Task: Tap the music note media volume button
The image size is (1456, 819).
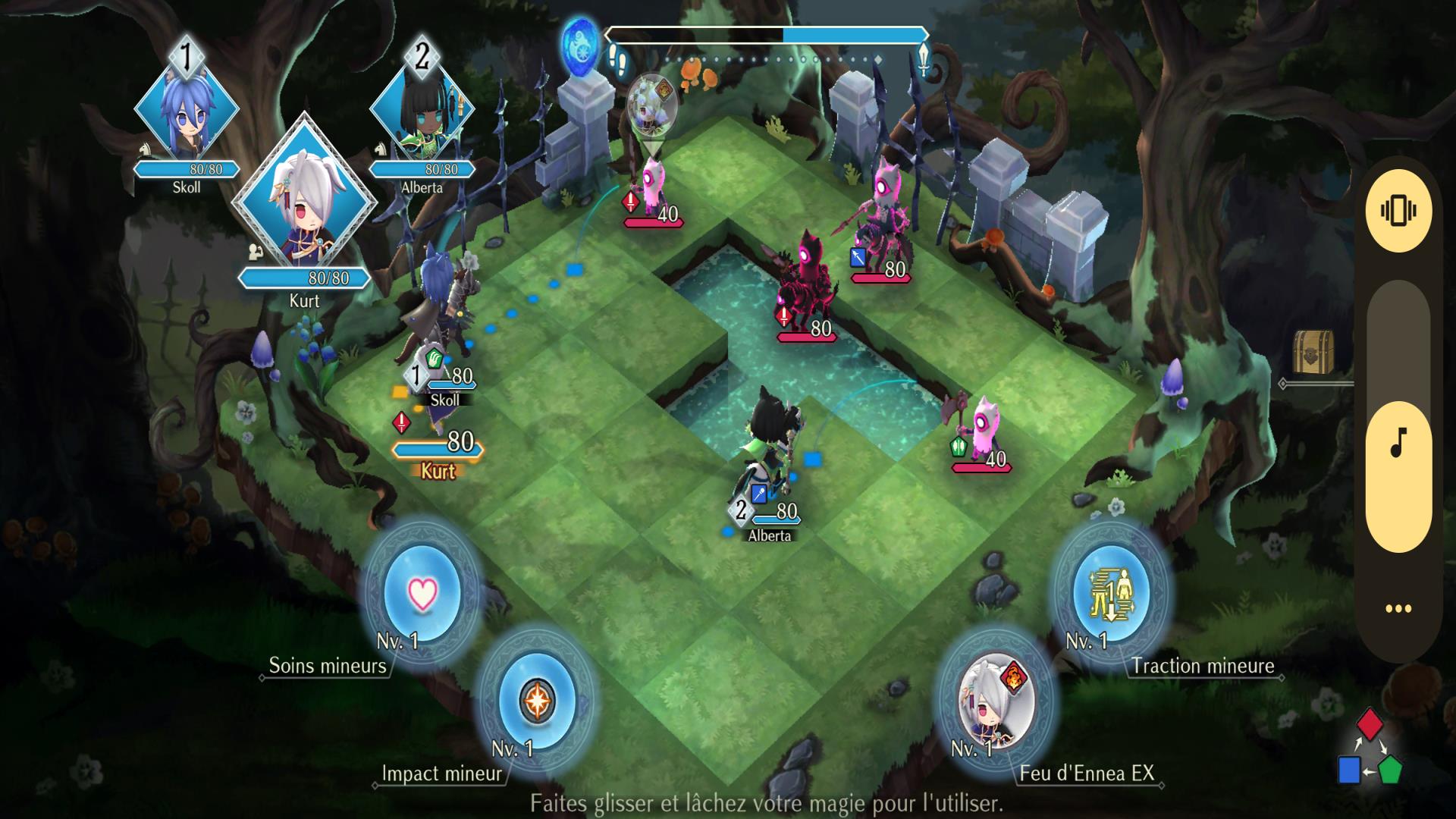Action: coord(1398,443)
